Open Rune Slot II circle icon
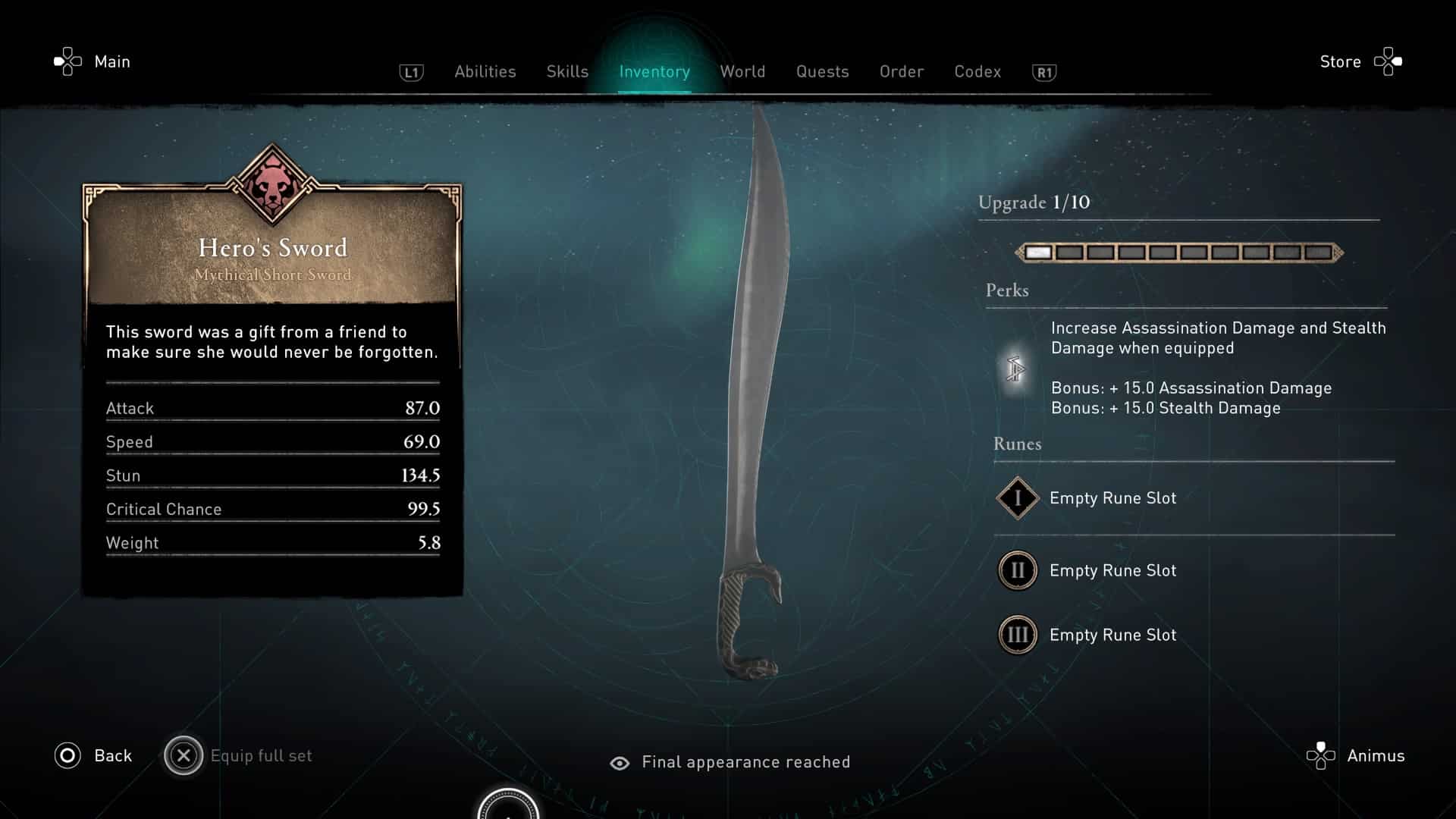The height and width of the screenshot is (819, 1456). (x=1017, y=570)
